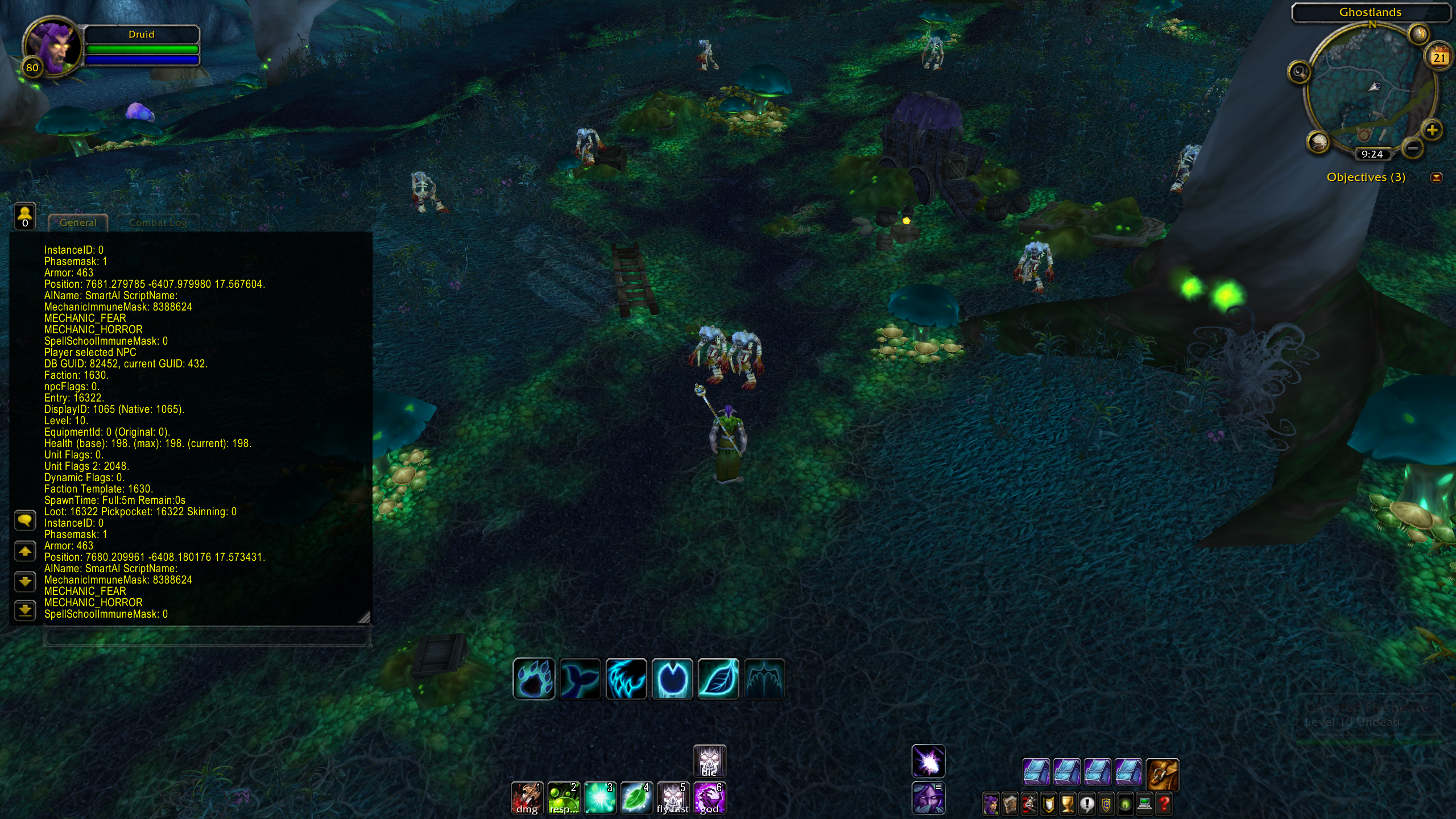The image size is (1456, 819).
Task: Trigger the 'god' macro in slot 6
Action: [709, 798]
